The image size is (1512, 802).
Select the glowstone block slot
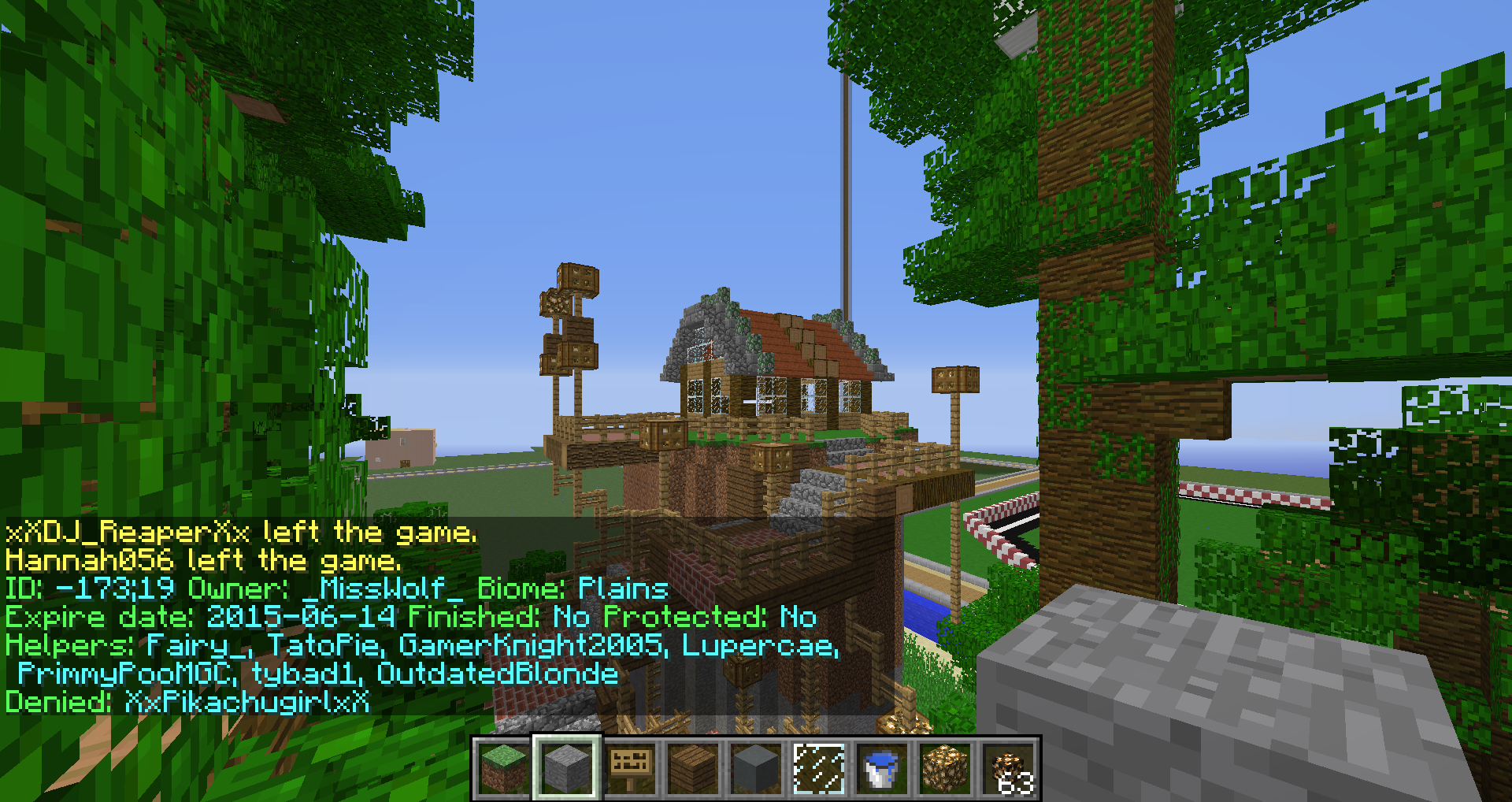[945, 768]
